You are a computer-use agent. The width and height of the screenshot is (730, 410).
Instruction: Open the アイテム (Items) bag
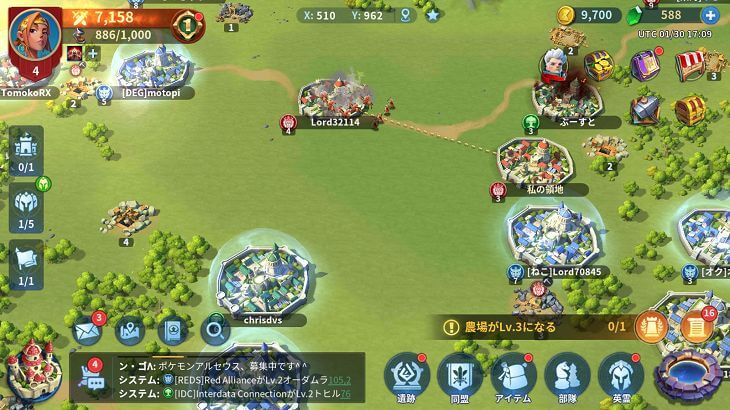coord(514,376)
